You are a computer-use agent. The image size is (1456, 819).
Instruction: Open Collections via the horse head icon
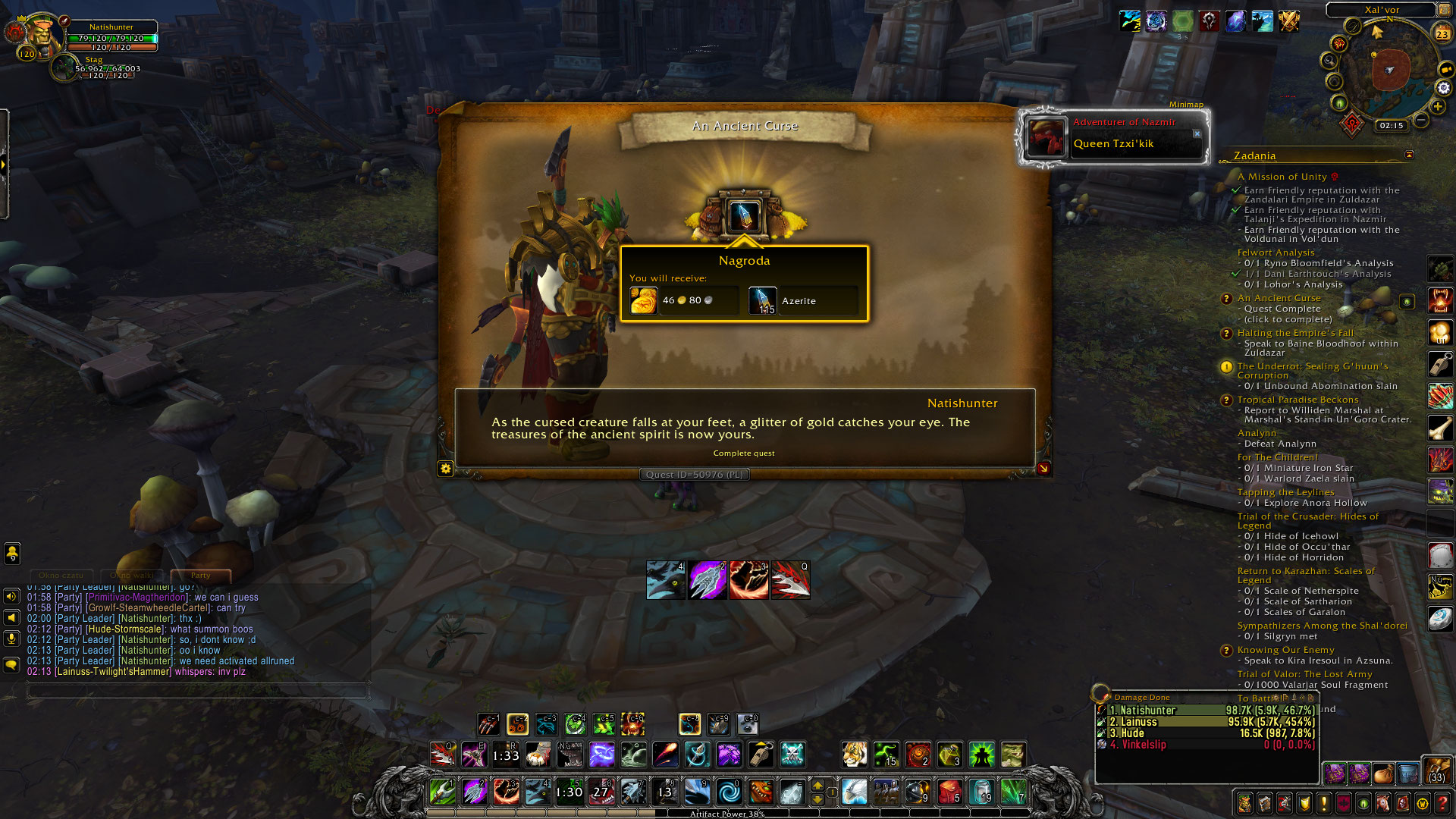point(1382,804)
